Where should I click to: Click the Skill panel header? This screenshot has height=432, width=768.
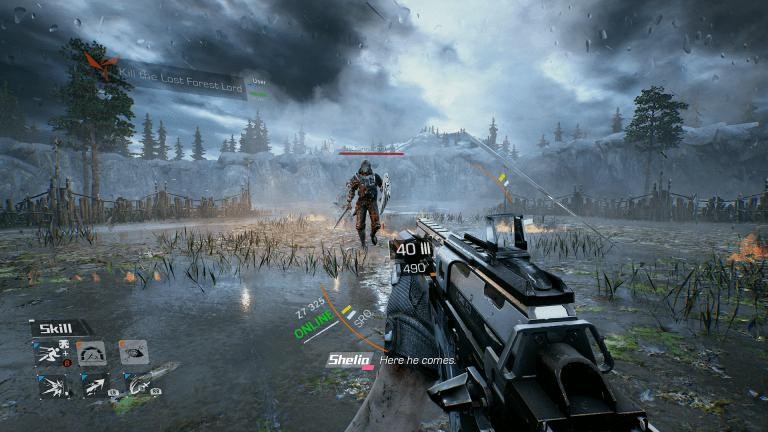60,328
